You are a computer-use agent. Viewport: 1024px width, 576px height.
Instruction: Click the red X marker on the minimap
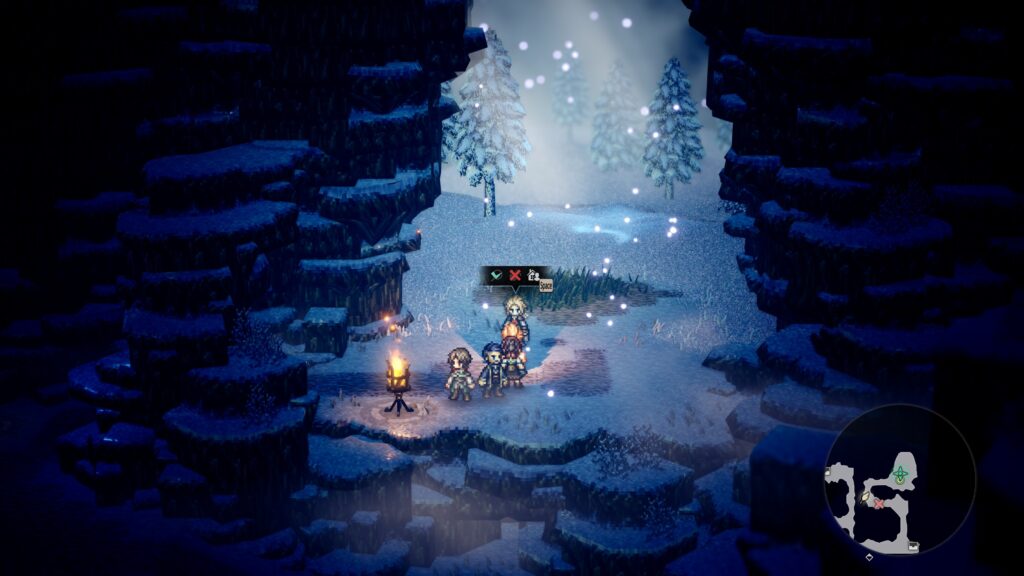879,503
